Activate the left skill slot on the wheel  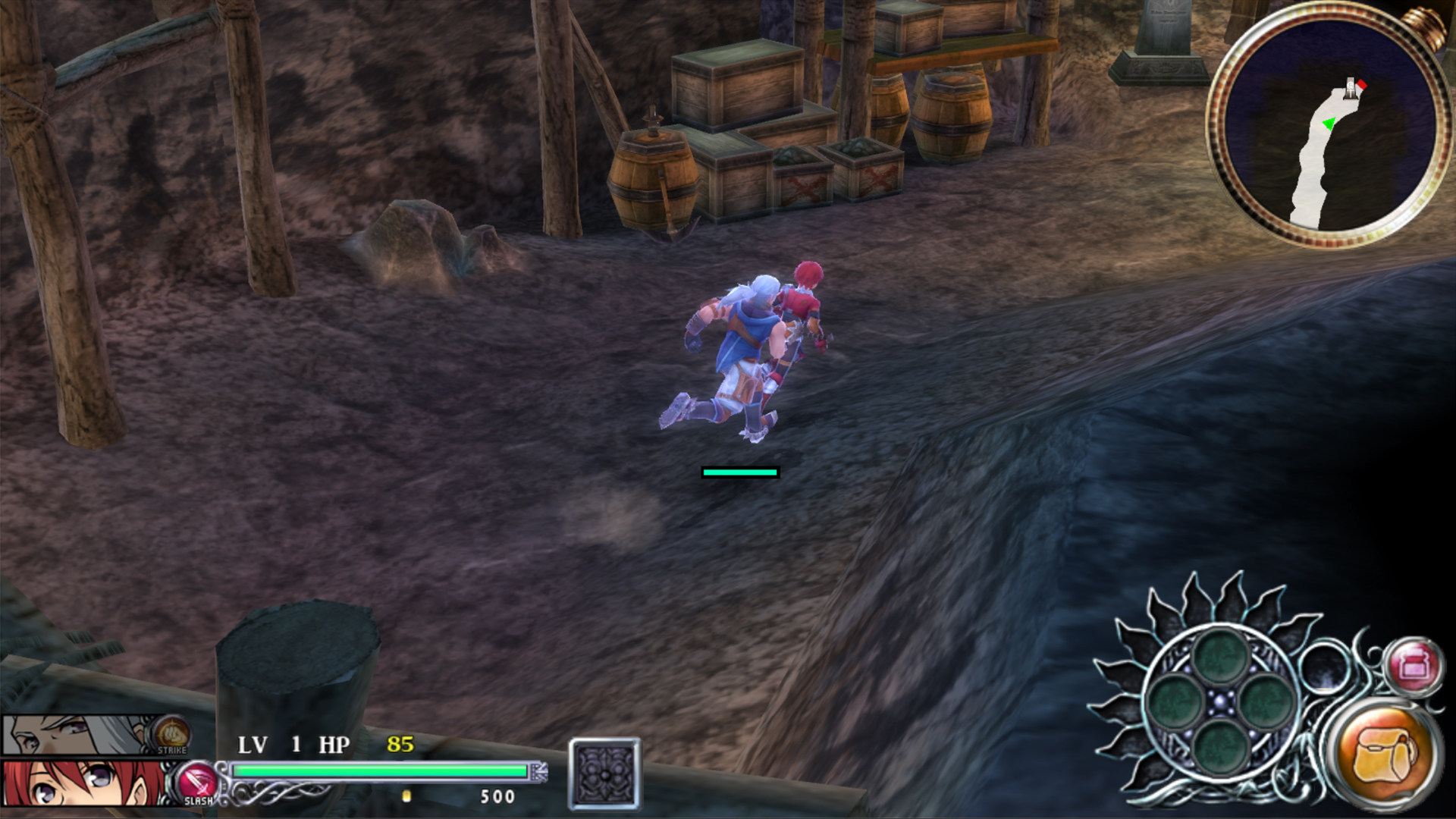1175,702
